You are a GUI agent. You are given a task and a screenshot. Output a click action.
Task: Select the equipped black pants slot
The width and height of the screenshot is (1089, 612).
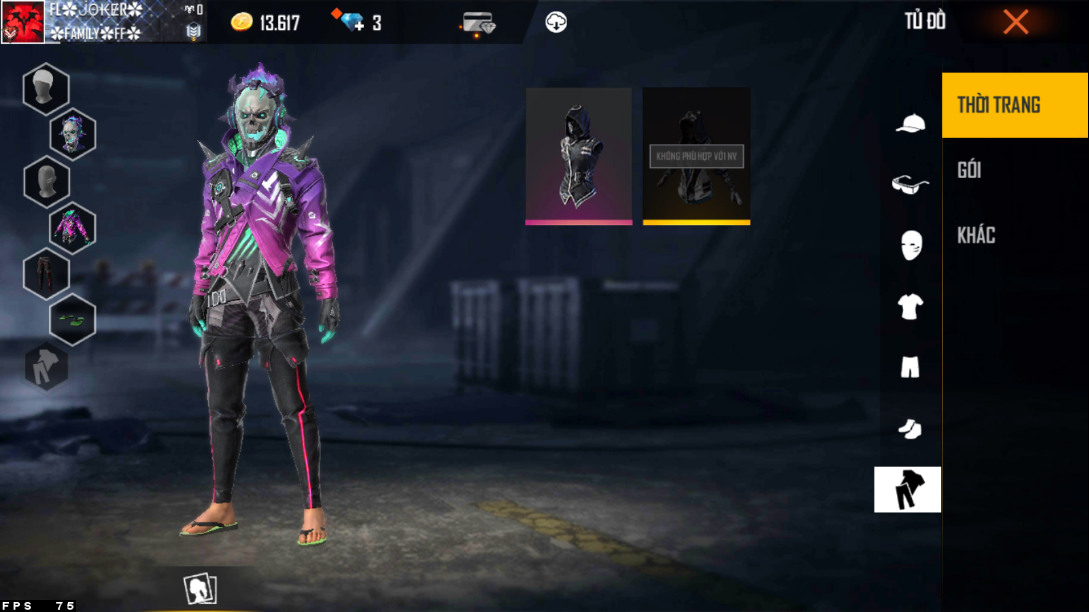point(46,274)
